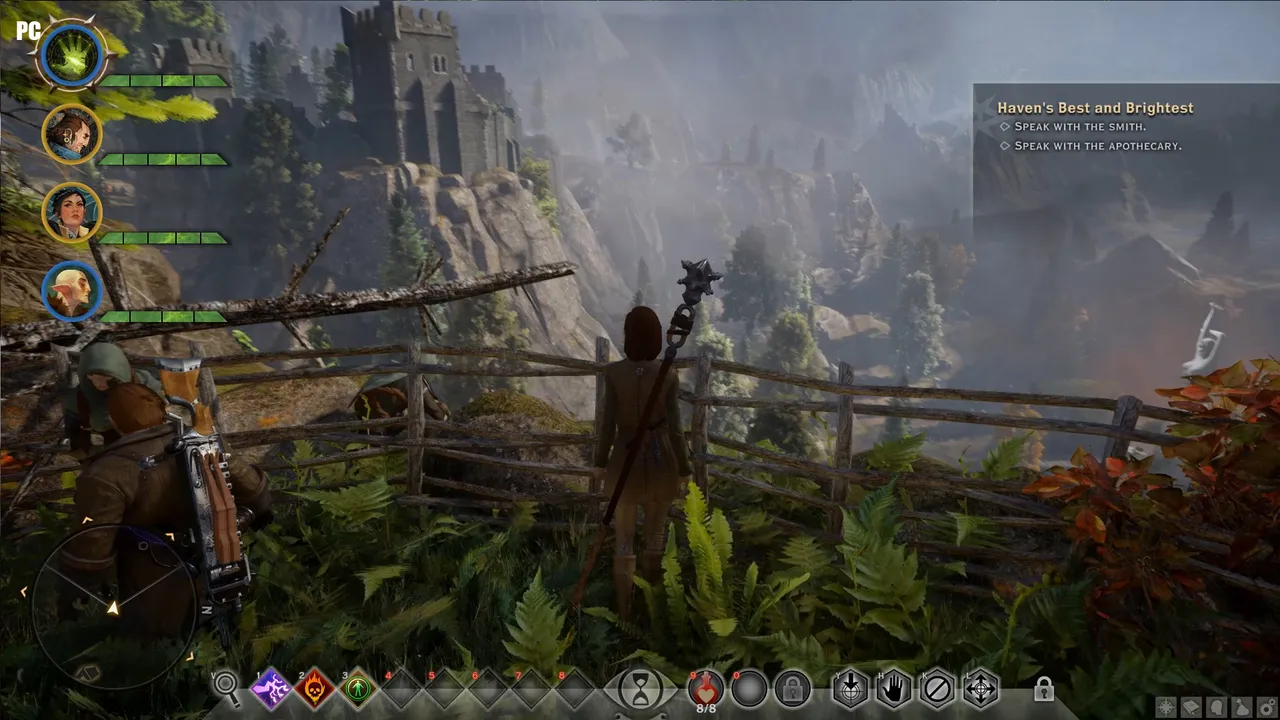Toggle the open hand hold command
This screenshot has height=720, width=1280.
tap(894, 689)
